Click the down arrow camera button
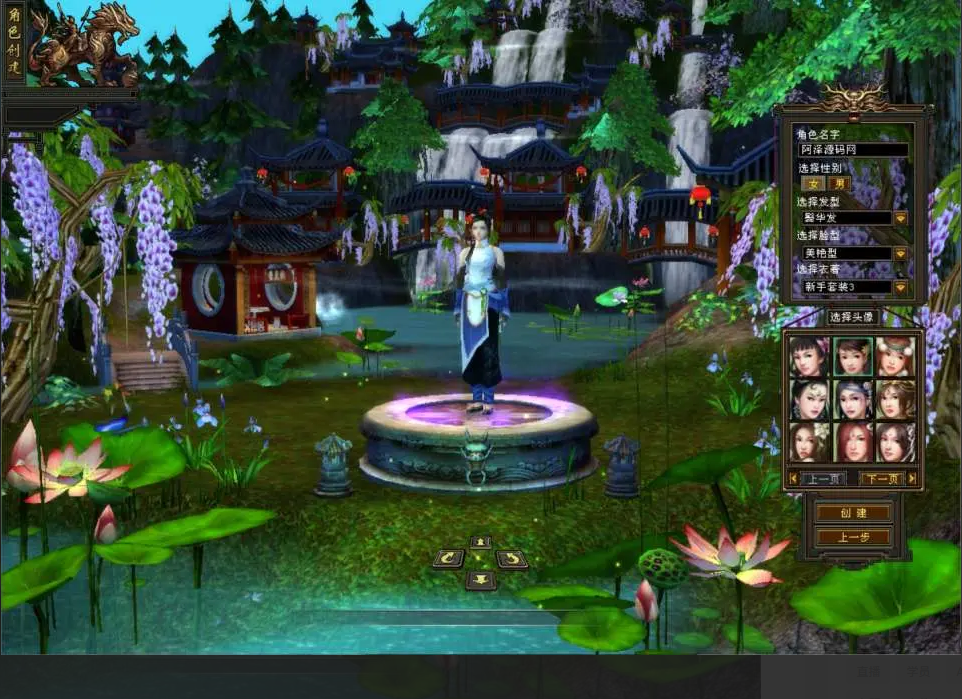This screenshot has height=699, width=962. pyautogui.click(x=481, y=579)
